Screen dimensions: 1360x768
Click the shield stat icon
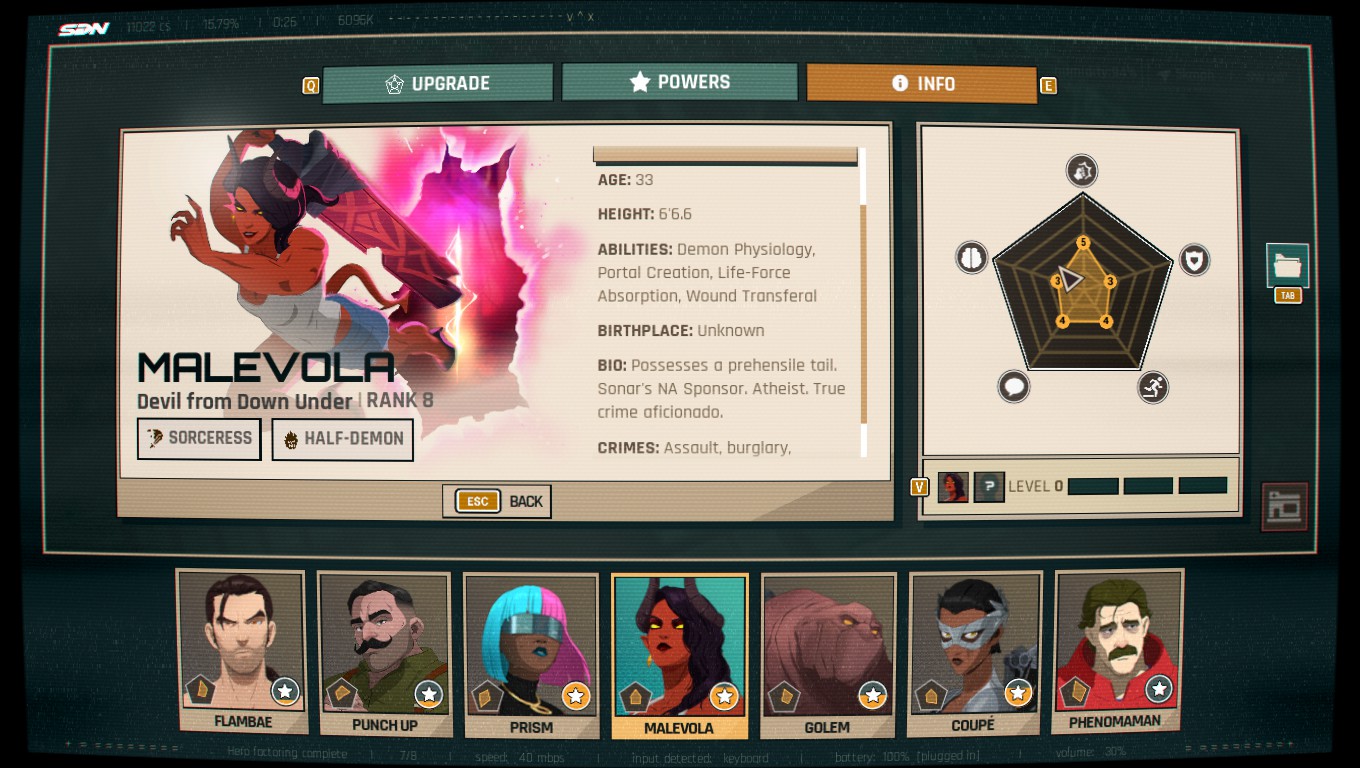(x=1194, y=260)
